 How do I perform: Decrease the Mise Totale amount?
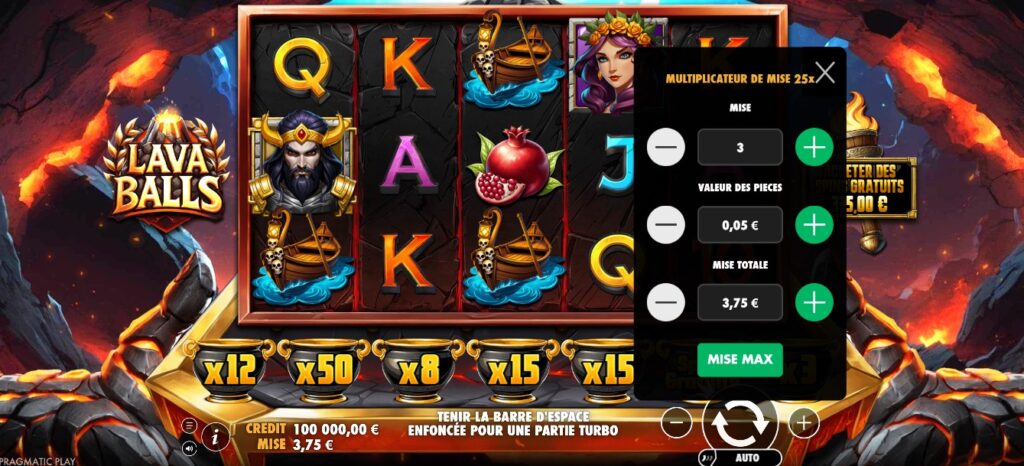pos(666,302)
